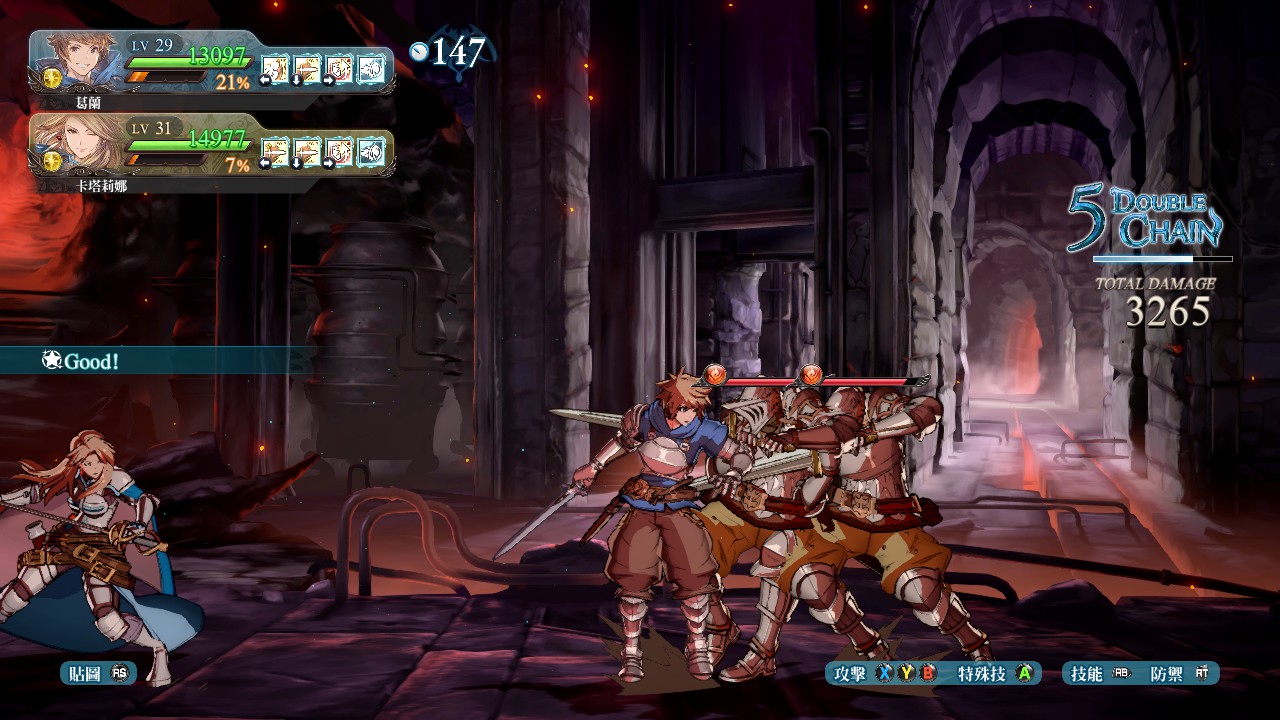Viewport: 1280px width, 720px height.
Task: Activate Gran's left-arrow skill icon
Action: [275, 68]
